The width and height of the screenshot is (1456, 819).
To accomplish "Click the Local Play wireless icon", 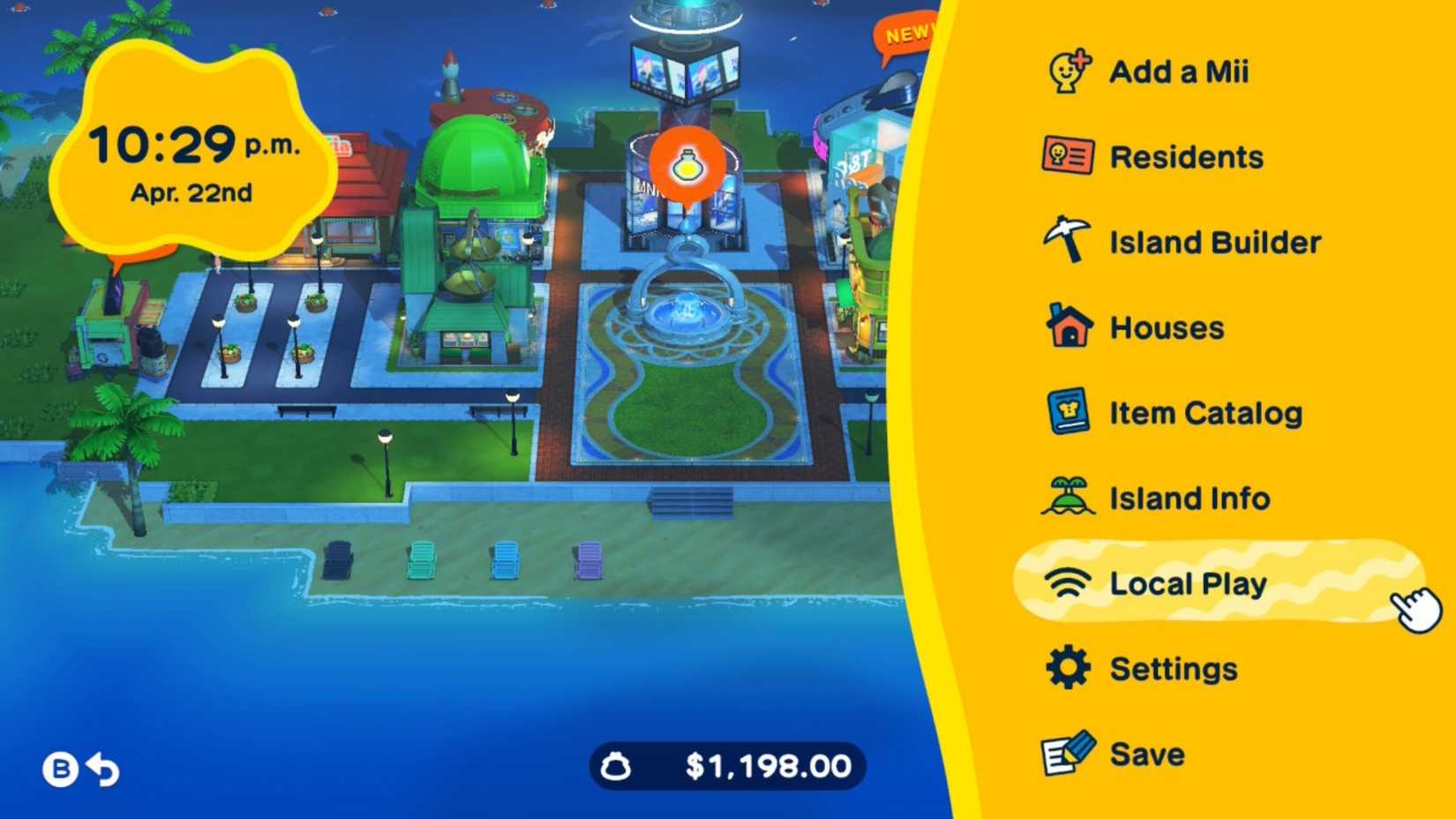I will (1067, 582).
